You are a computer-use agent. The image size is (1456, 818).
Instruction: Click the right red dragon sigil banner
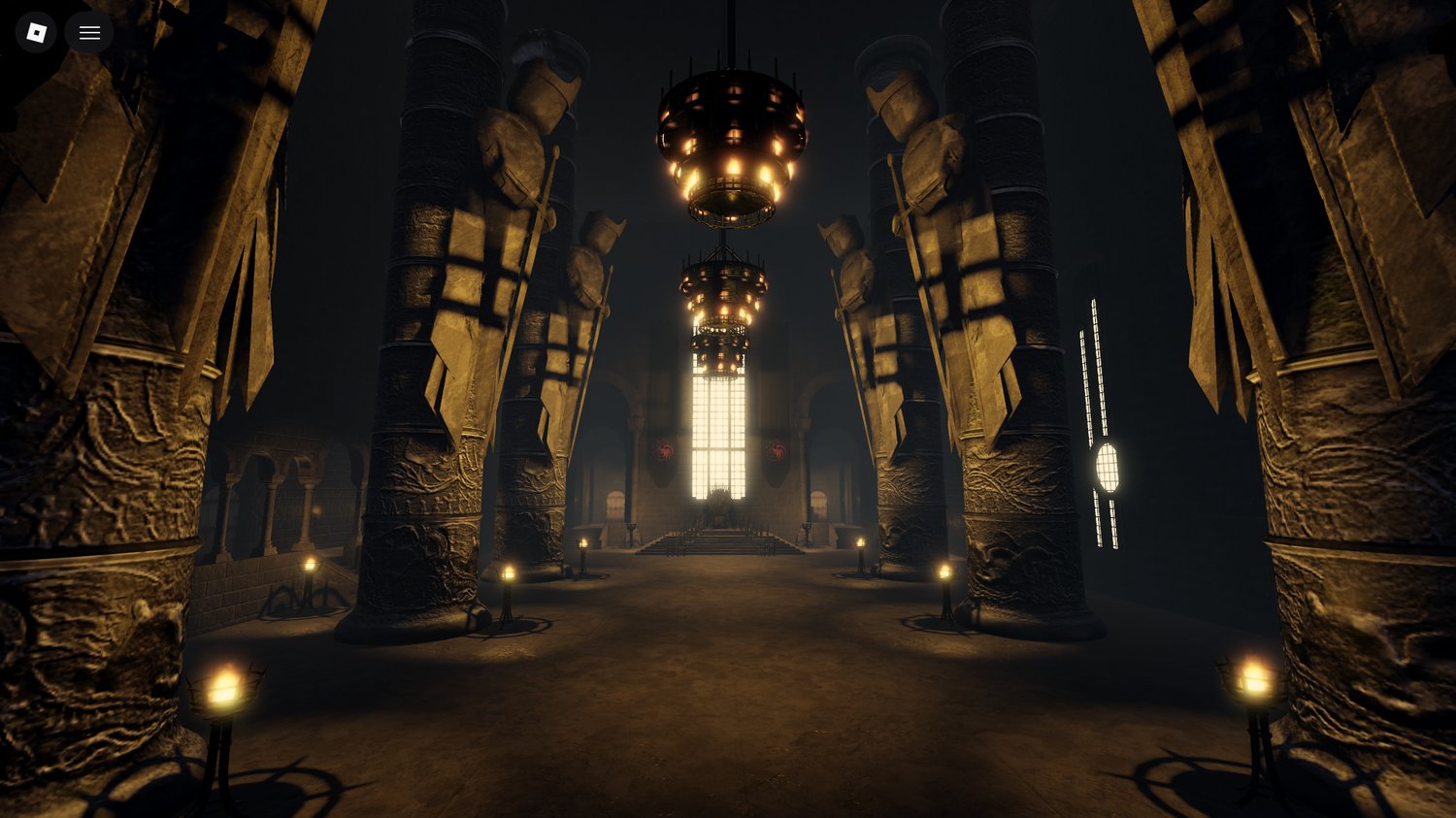[777, 451]
